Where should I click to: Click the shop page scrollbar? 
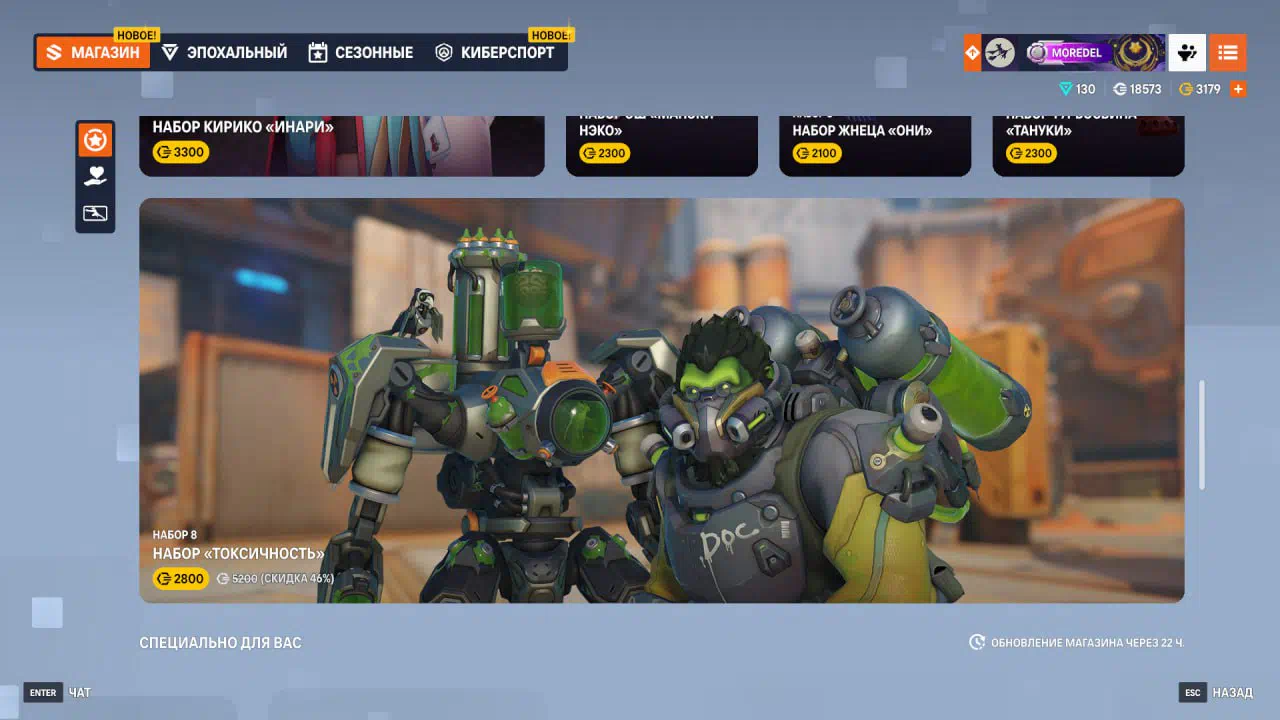[x=1202, y=434]
